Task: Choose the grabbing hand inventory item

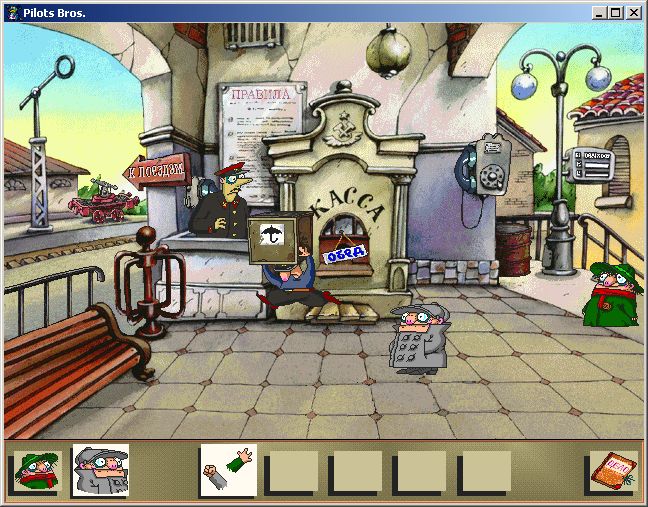Action: pos(228,471)
